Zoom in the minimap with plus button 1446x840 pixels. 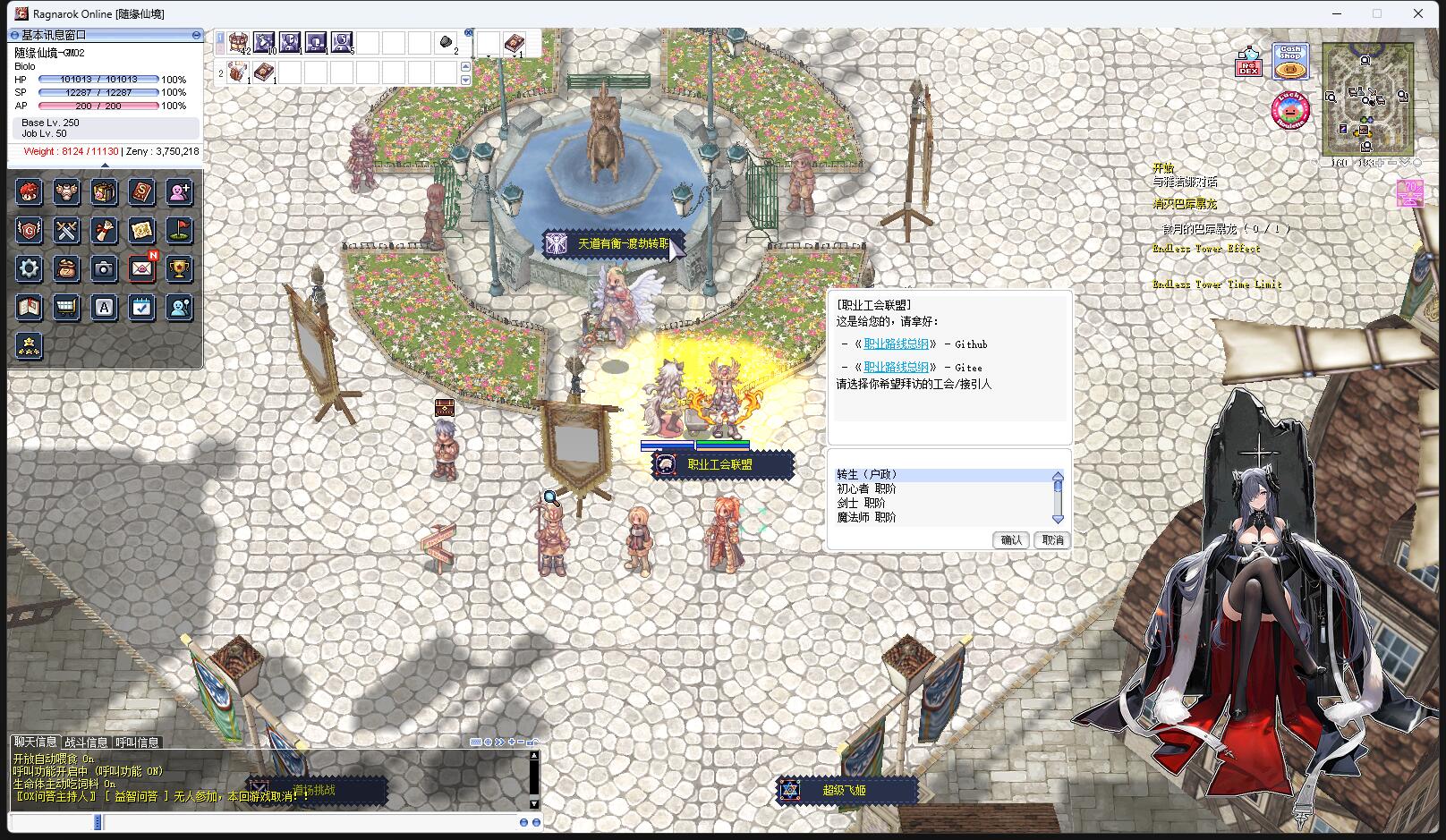coord(1380,163)
